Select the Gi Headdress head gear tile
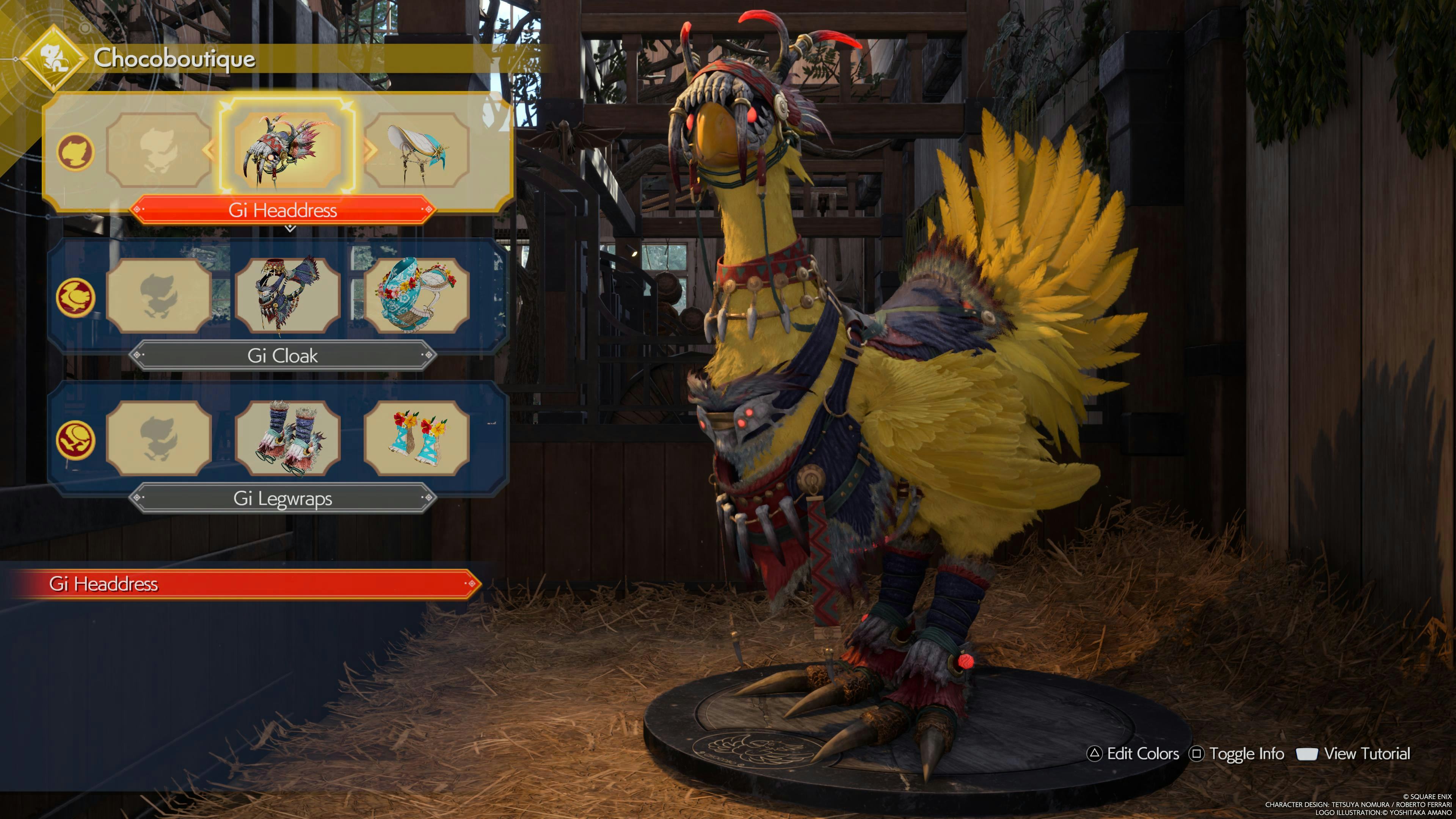The image size is (1456, 819). click(287, 150)
